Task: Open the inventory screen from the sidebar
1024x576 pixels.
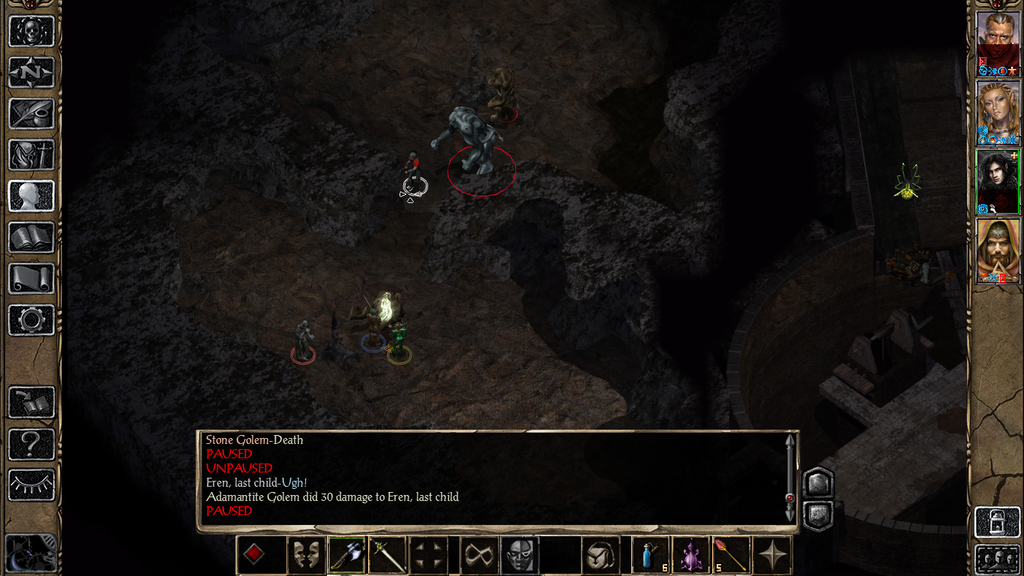Action: tap(31, 154)
